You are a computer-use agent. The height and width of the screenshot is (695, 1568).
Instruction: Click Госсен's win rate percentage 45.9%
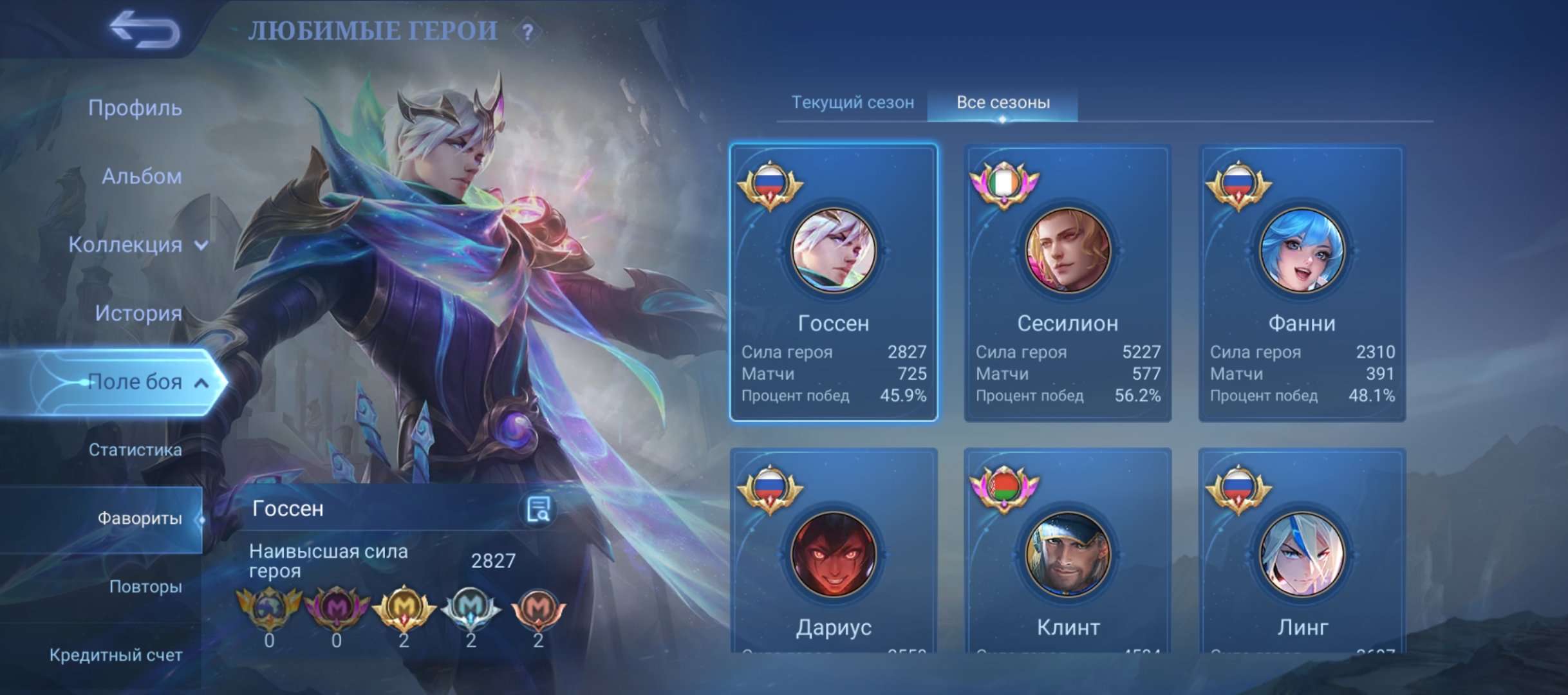pyautogui.click(x=903, y=396)
